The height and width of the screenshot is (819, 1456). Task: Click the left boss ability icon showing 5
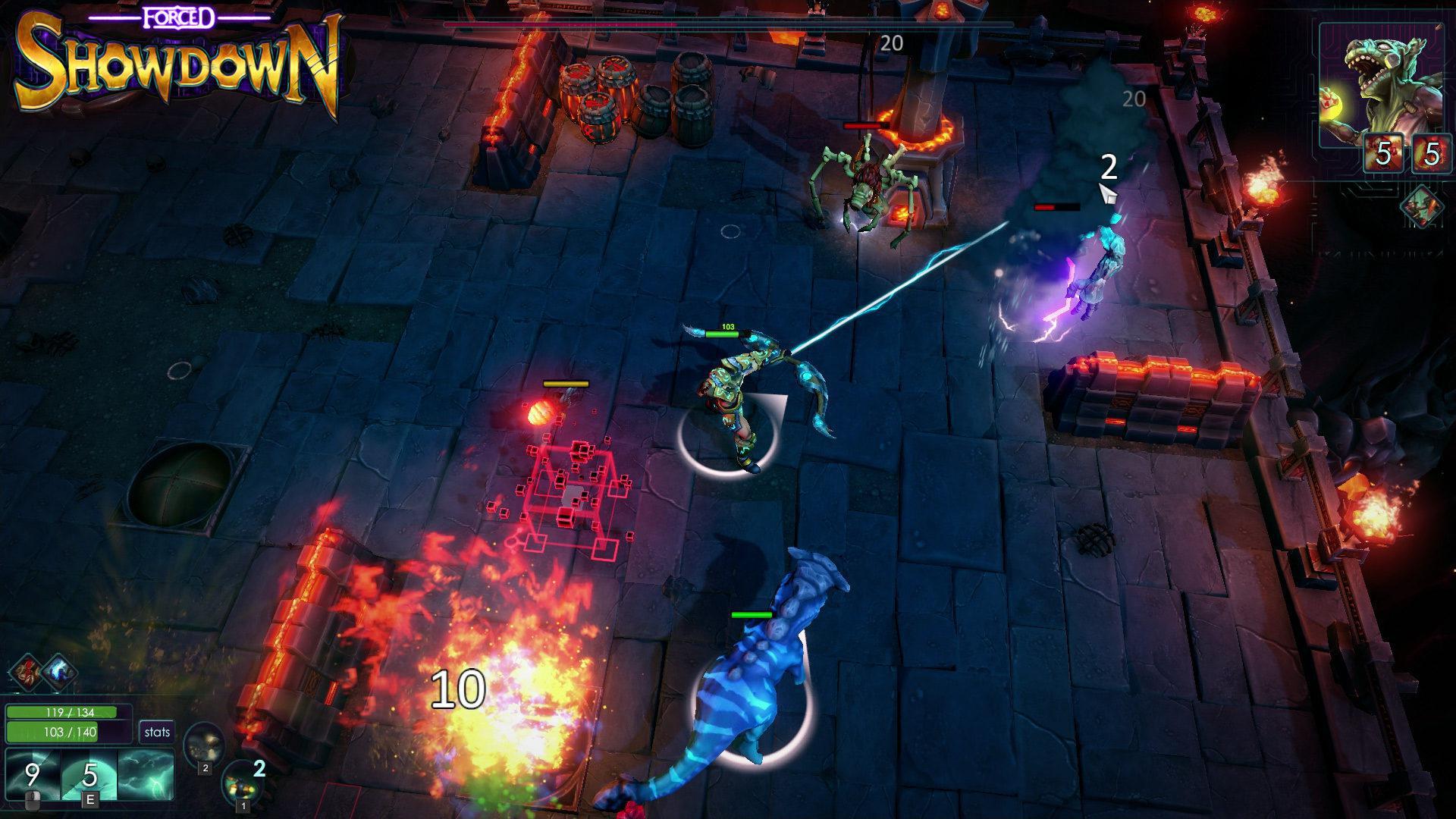tap(1382, 153)
